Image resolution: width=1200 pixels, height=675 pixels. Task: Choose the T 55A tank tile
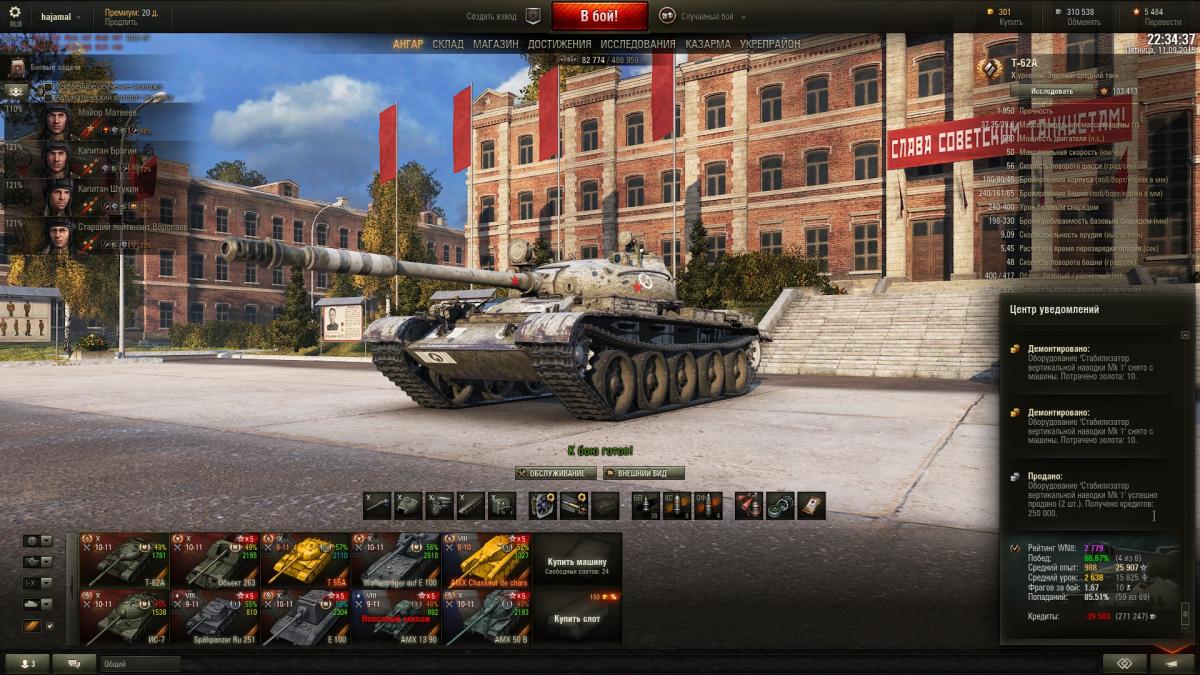pos(305,560)
